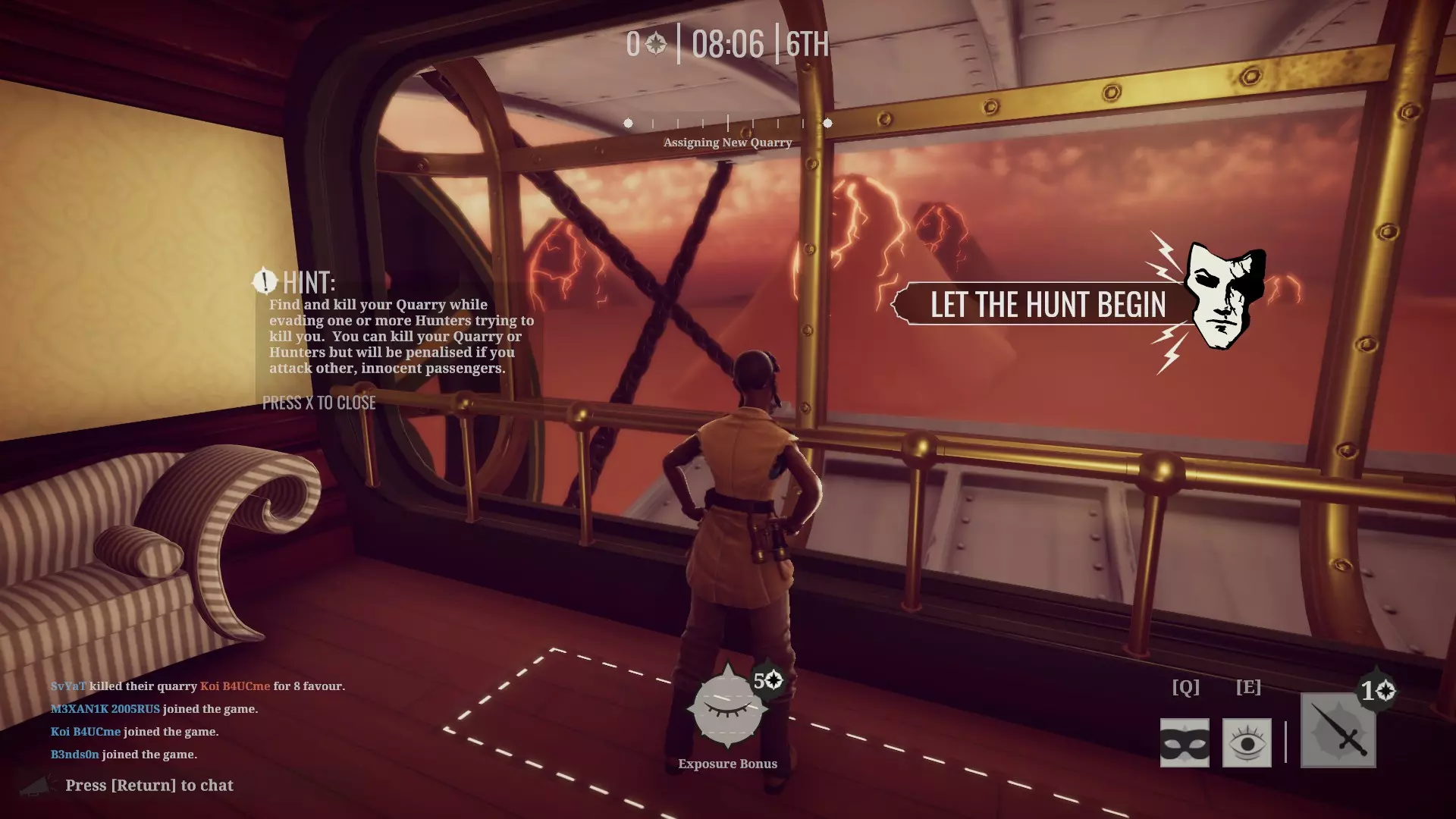Click the Exposure Bonus closed-eye icon

pyautogui.click(x=726, y=708)
